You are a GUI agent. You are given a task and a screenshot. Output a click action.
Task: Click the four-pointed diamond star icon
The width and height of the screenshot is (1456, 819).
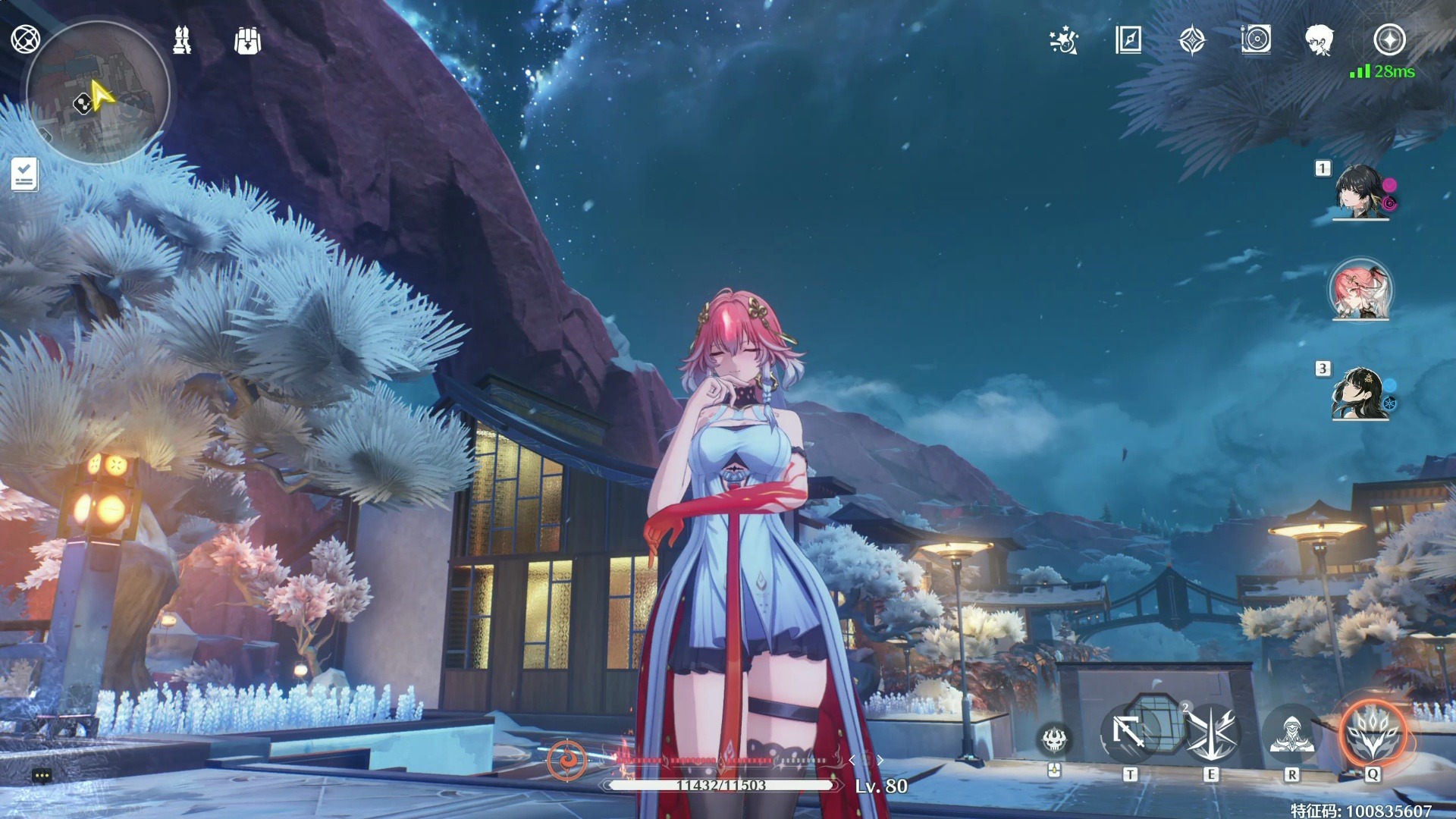1192,40
